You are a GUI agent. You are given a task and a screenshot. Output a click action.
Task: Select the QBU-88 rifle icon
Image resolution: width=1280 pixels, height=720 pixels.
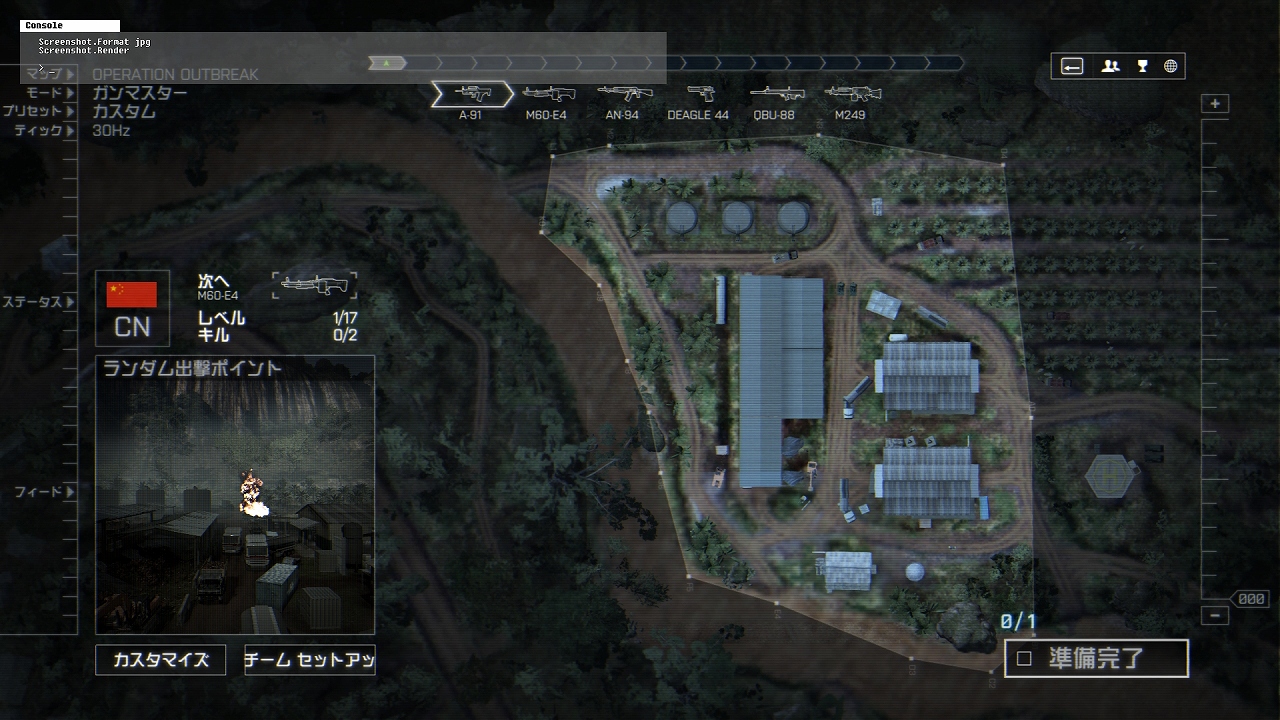point(774,95)
